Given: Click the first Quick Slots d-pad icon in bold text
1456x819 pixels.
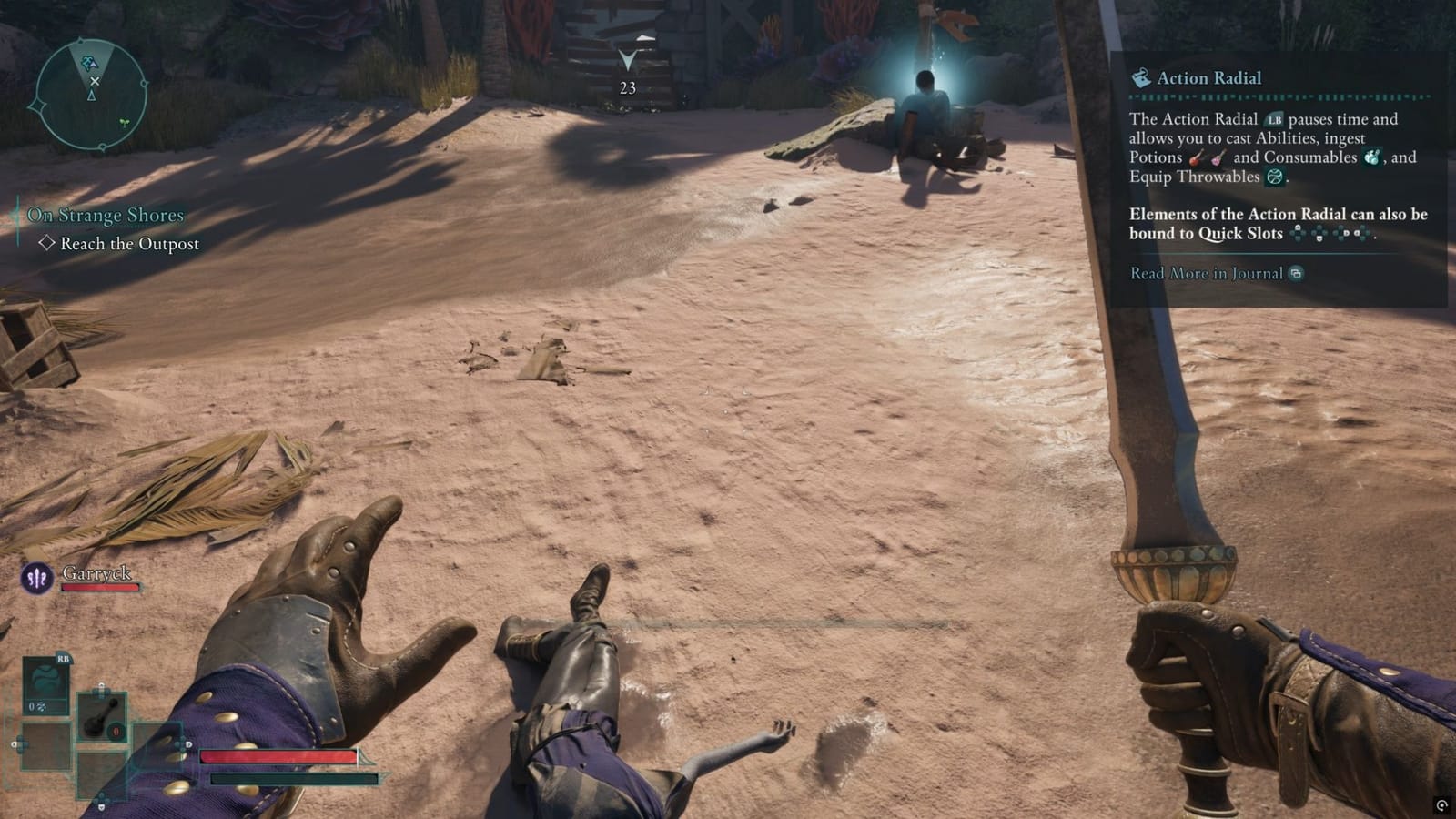Looking at the screenshot, I should click(x=1299, y=233).
